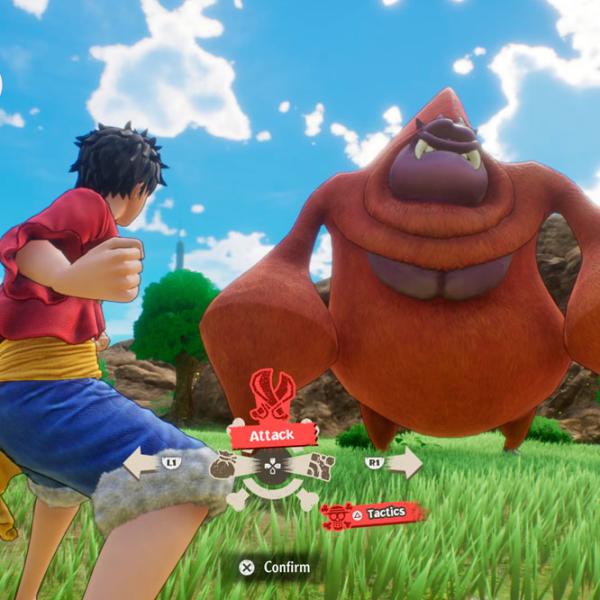Open the Tactics menu
This screenshot has width=600, height=600.
pos(373,514)
